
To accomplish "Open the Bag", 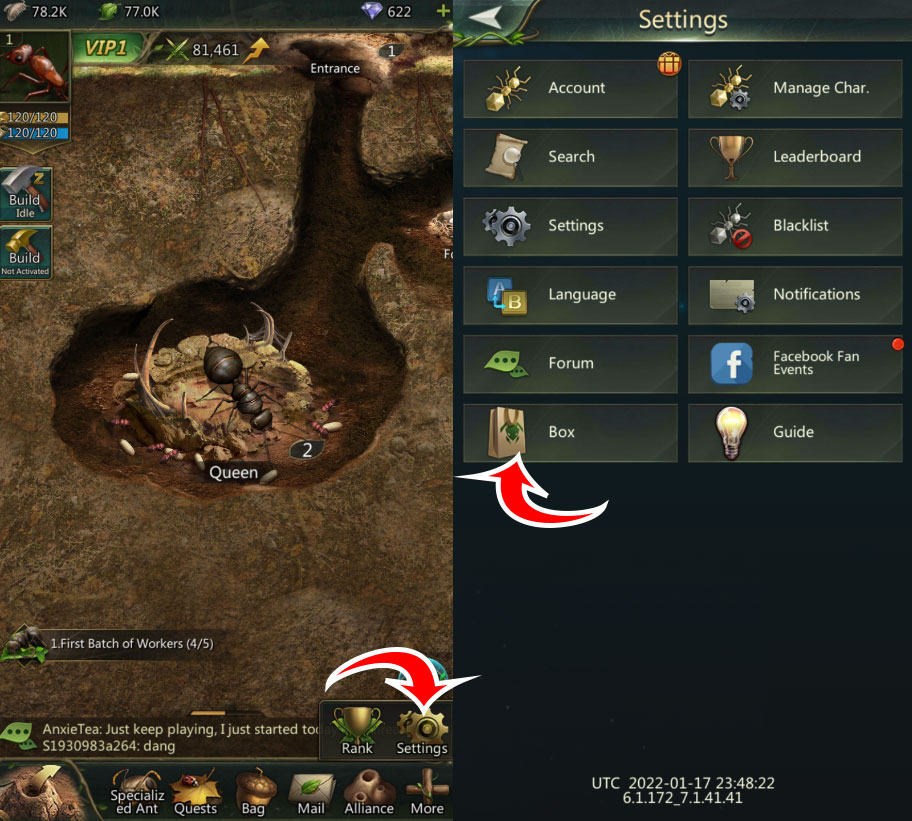I will 251,792.
